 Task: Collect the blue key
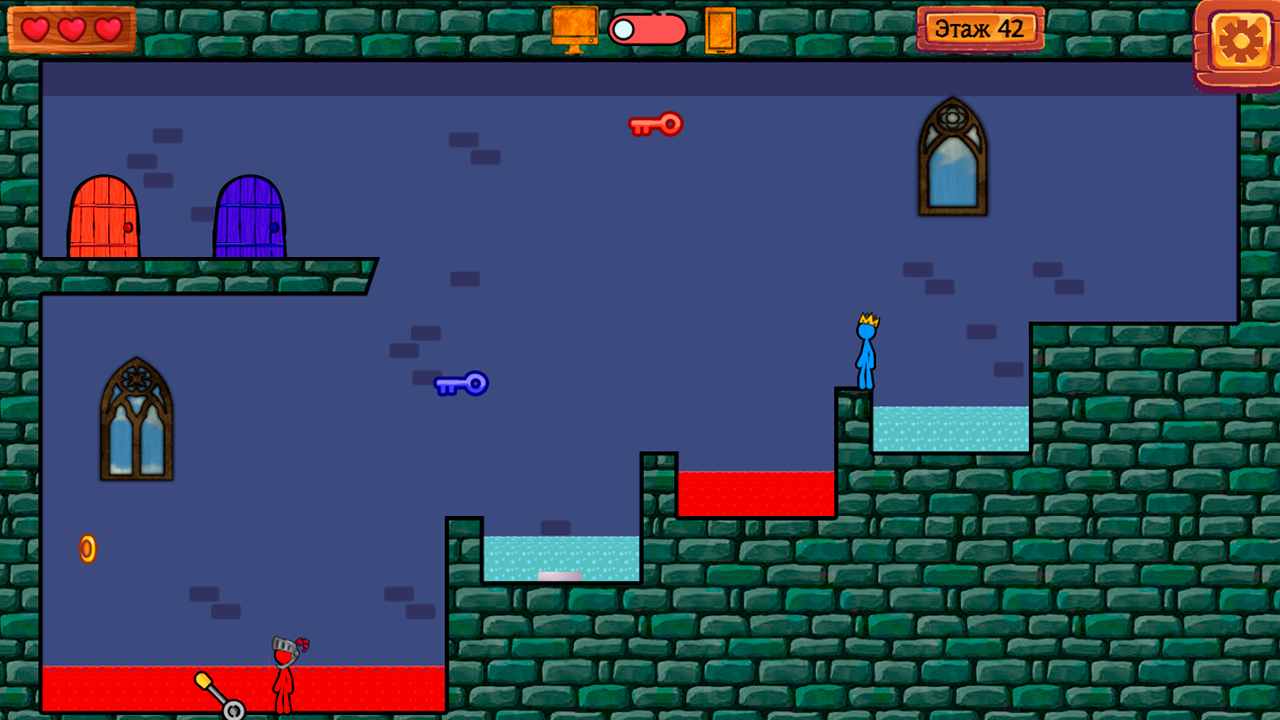pyautogui.click(x=460, y=385)
